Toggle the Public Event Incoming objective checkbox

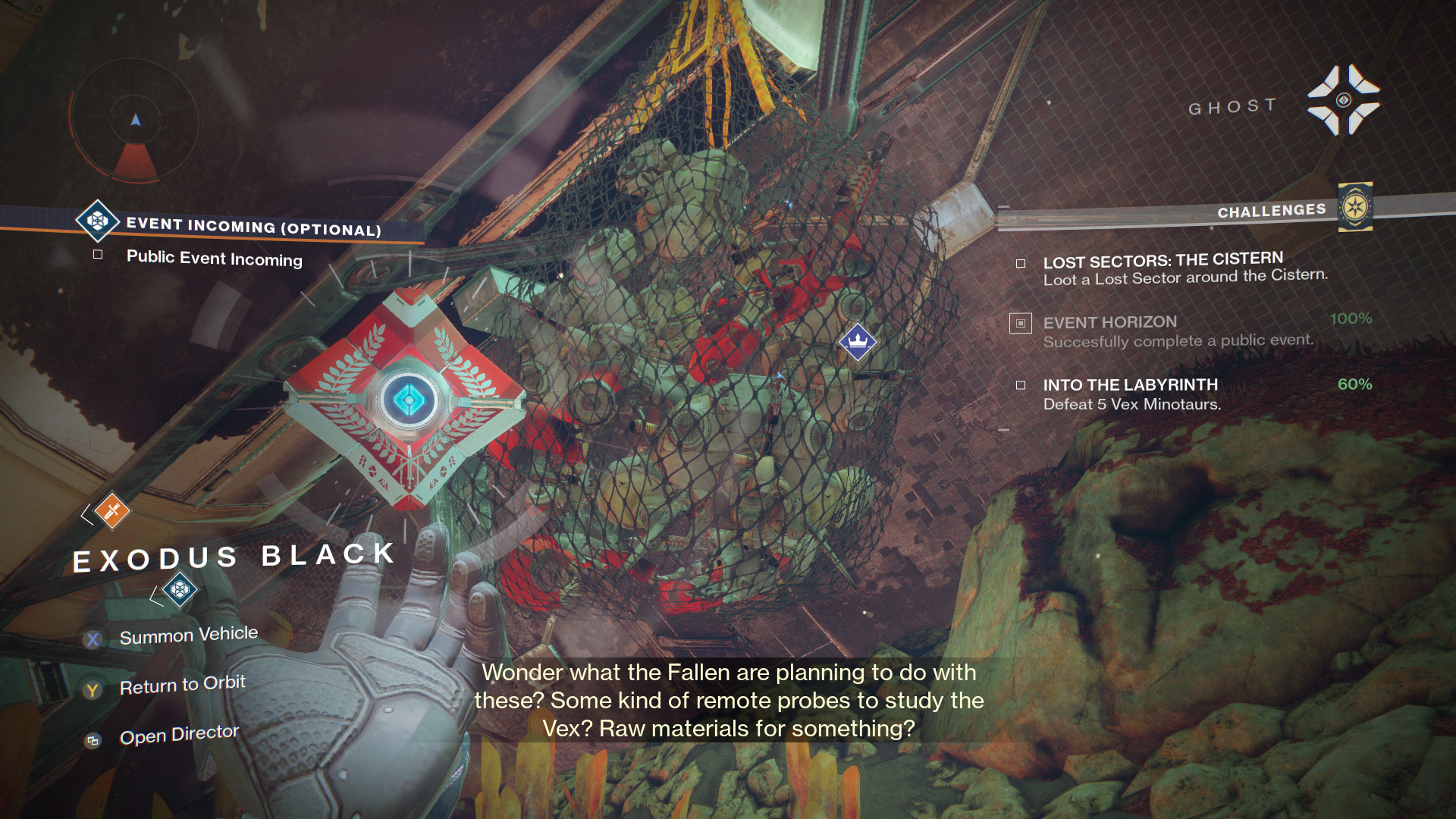click(x=98, y=255)
